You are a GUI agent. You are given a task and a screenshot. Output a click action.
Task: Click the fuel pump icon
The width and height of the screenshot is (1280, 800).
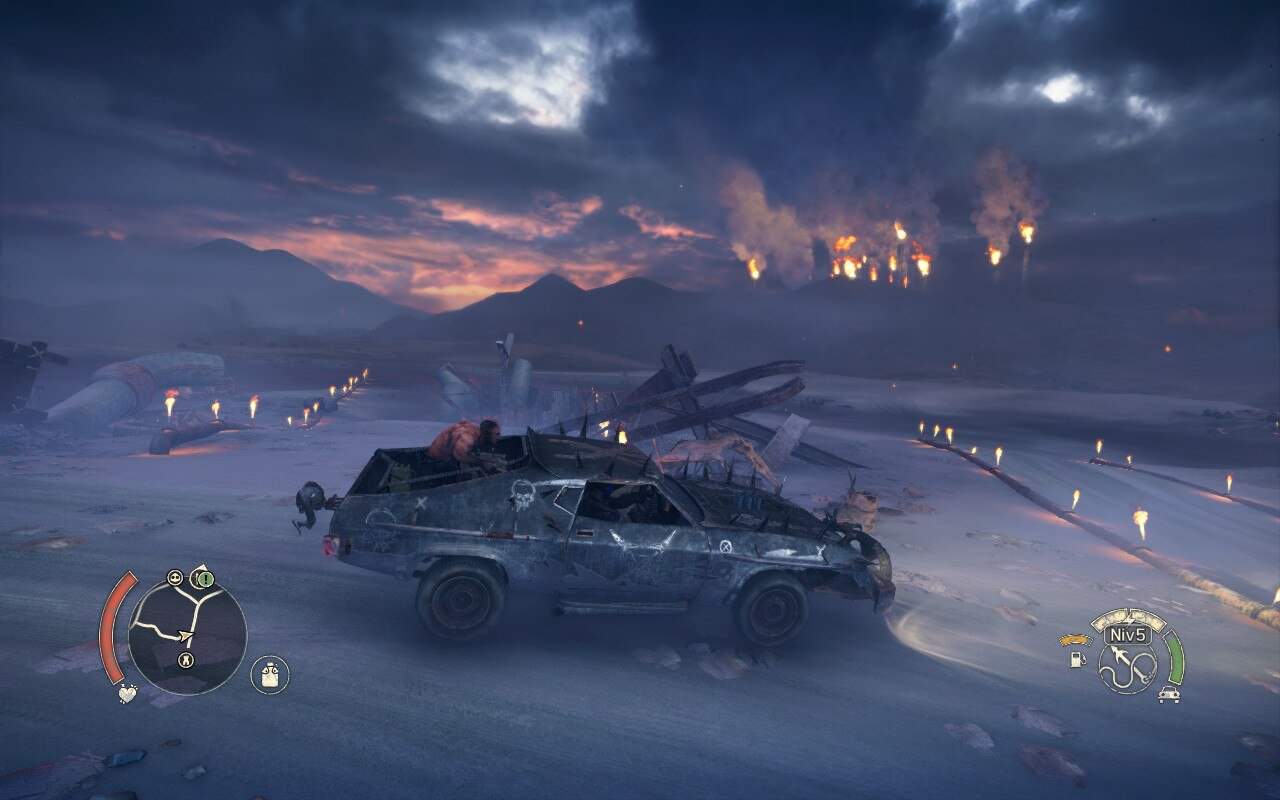1078,661
